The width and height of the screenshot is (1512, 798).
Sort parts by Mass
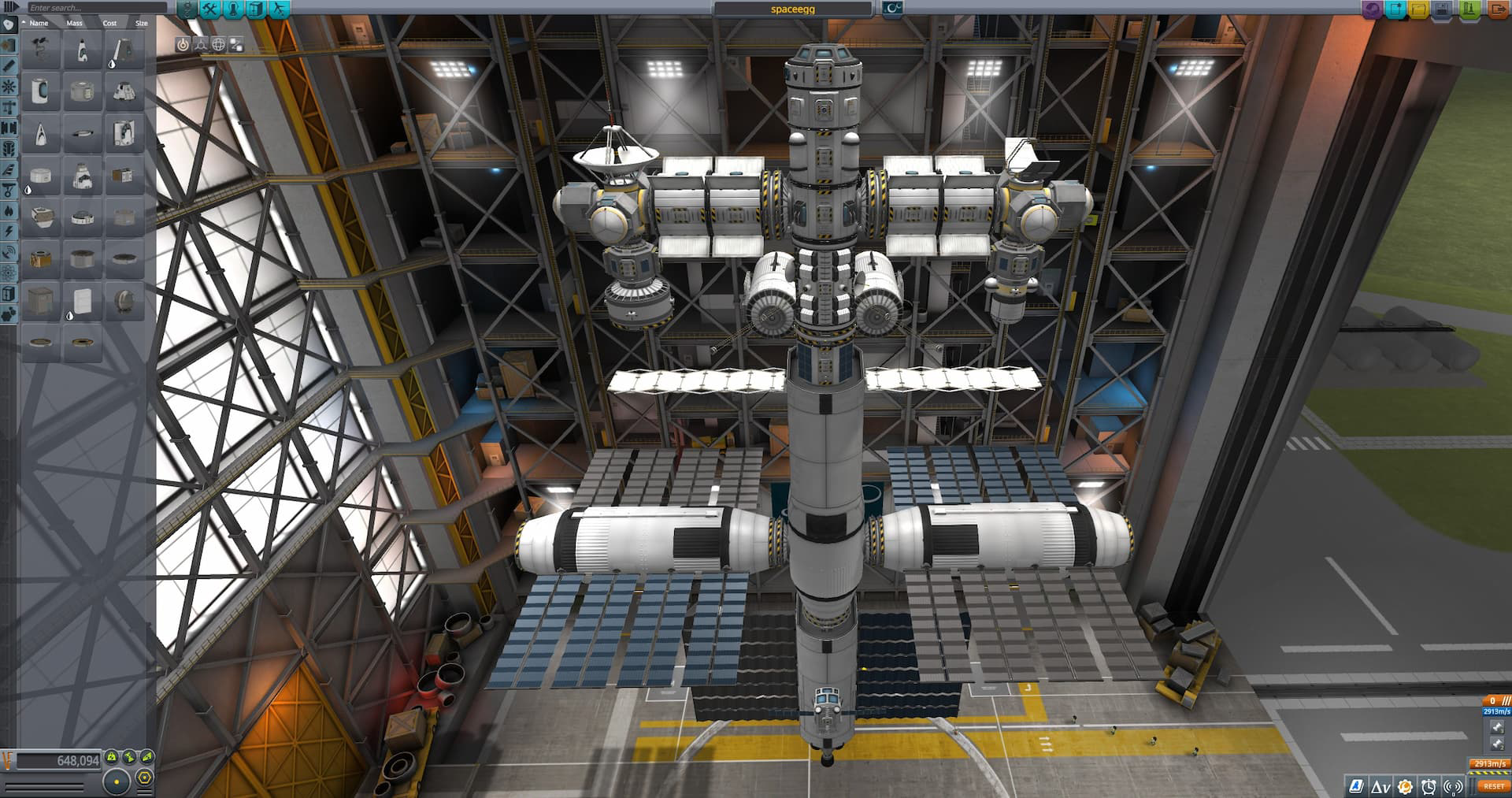pyautogui.click(x=74, y=24)
